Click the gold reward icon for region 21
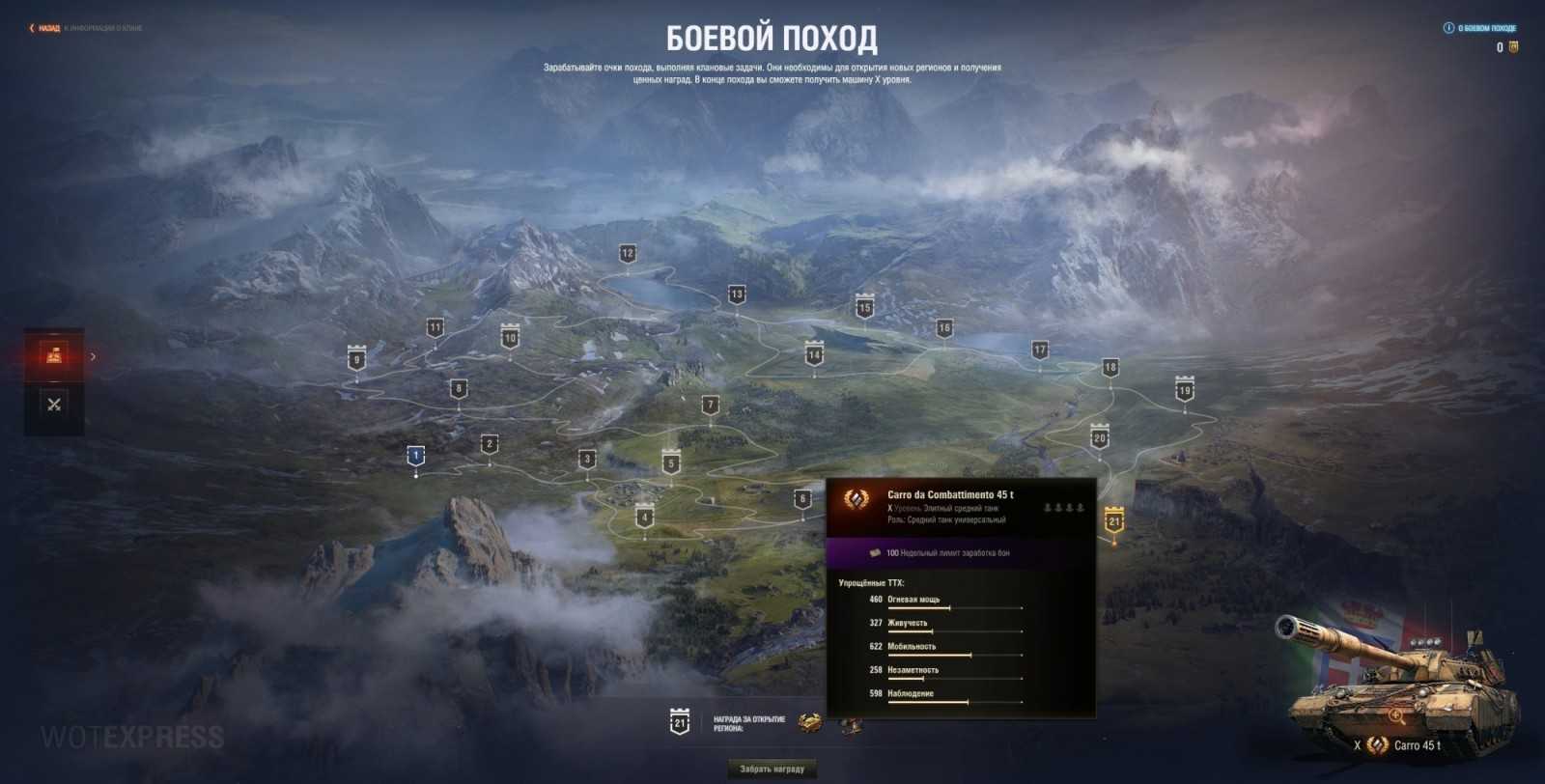Viewport: 1545px width, 784px height. (807, 722)
